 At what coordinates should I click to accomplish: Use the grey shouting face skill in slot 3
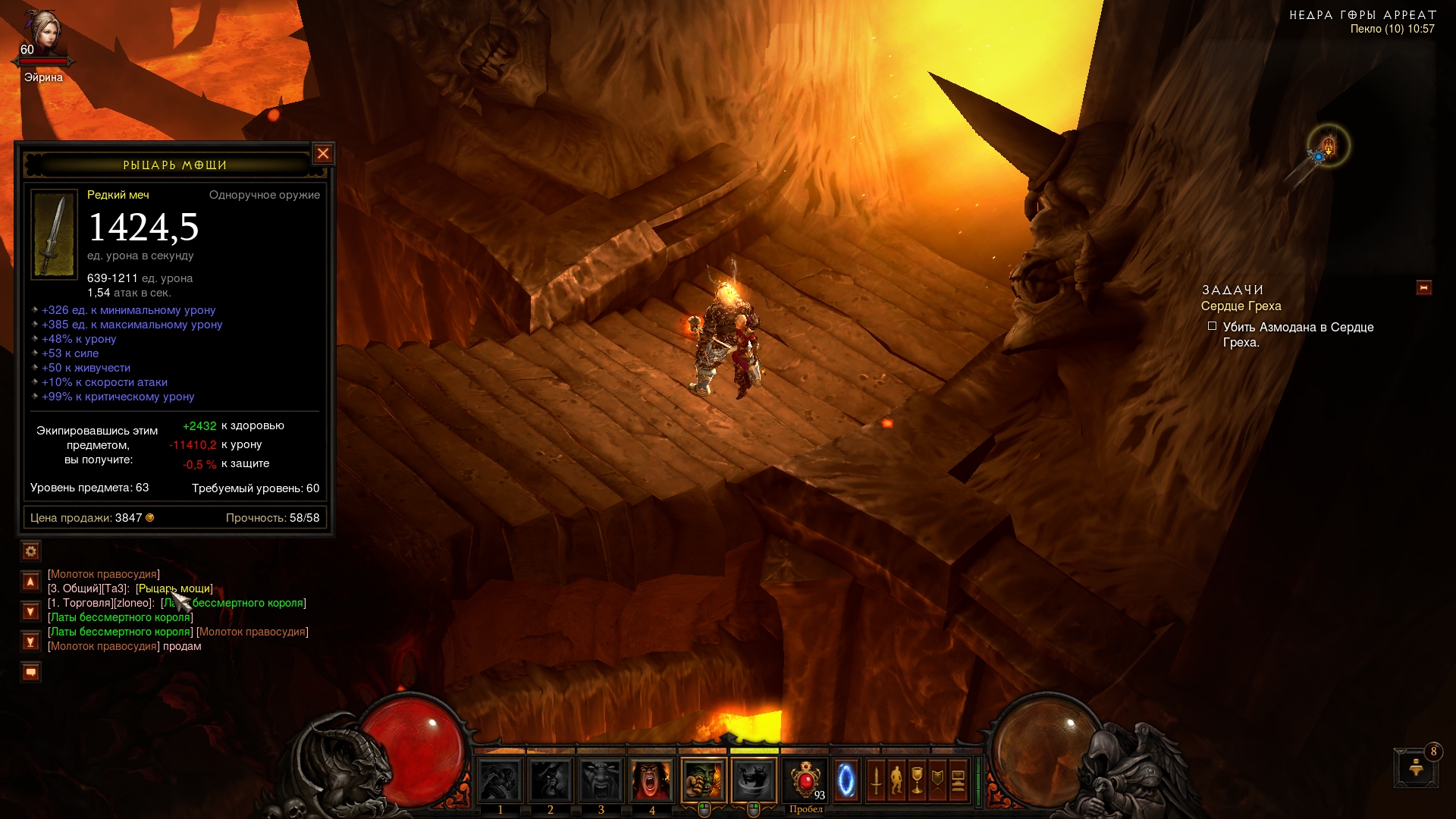[601, 780]
